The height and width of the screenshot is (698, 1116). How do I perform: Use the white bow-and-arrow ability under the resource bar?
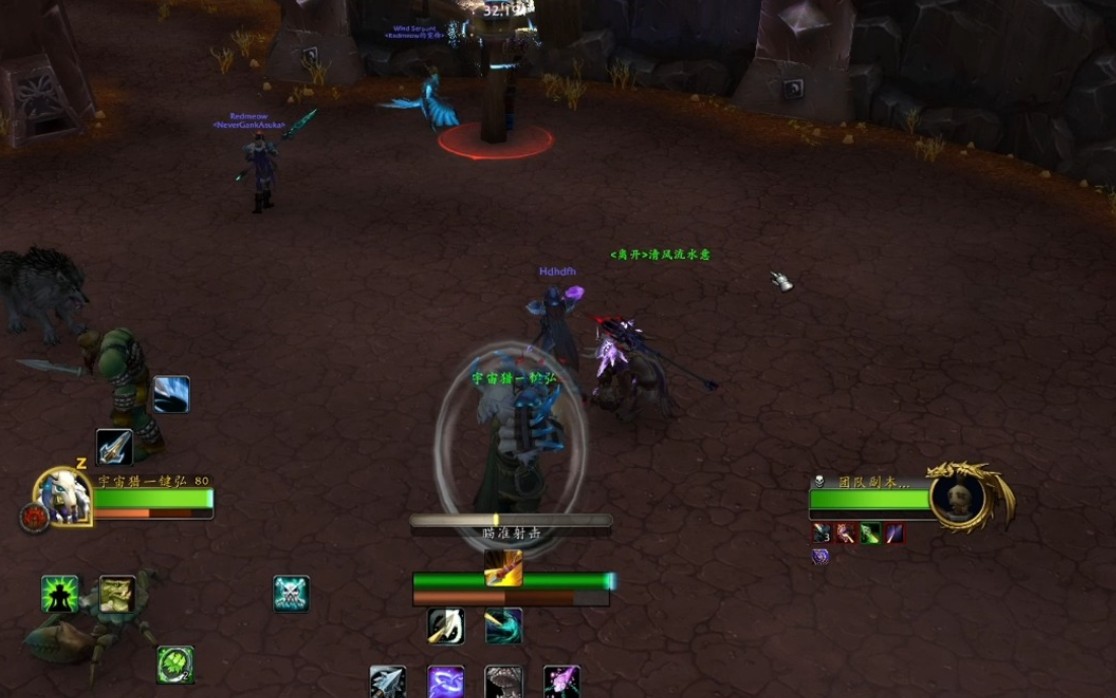point(446,626)
